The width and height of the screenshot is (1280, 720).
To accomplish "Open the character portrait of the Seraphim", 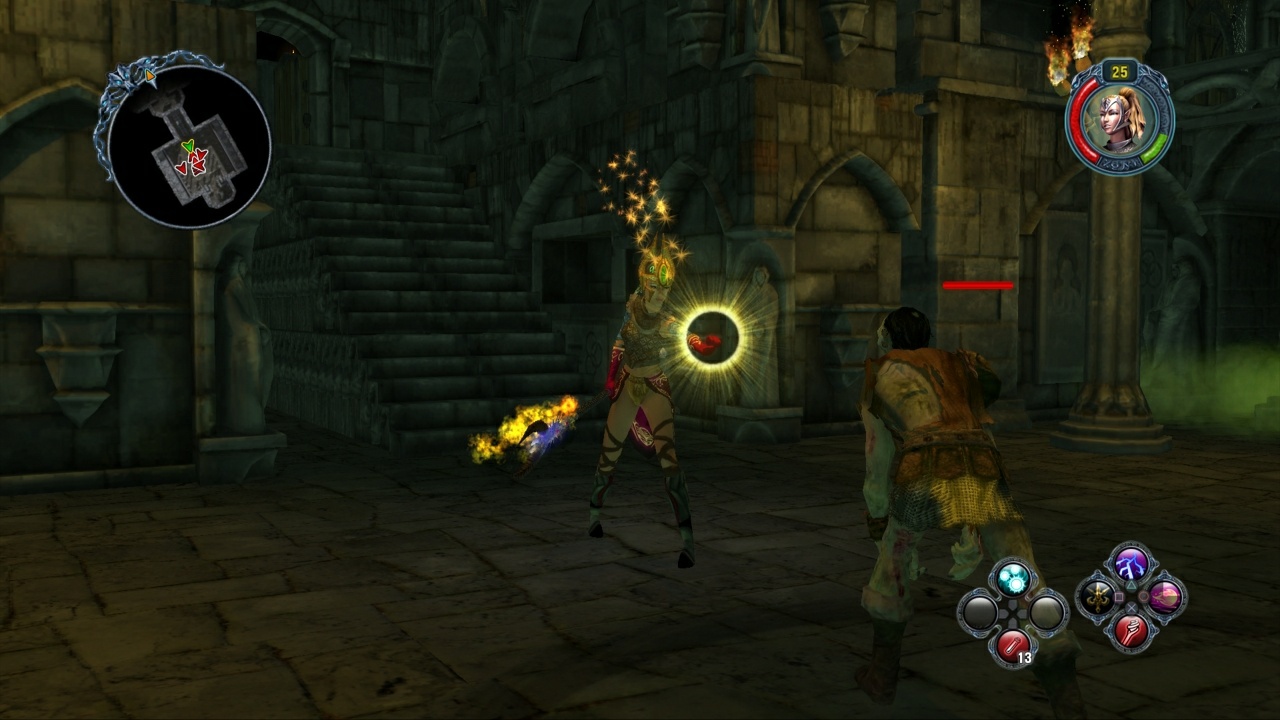I will [x=1116, y=122].
